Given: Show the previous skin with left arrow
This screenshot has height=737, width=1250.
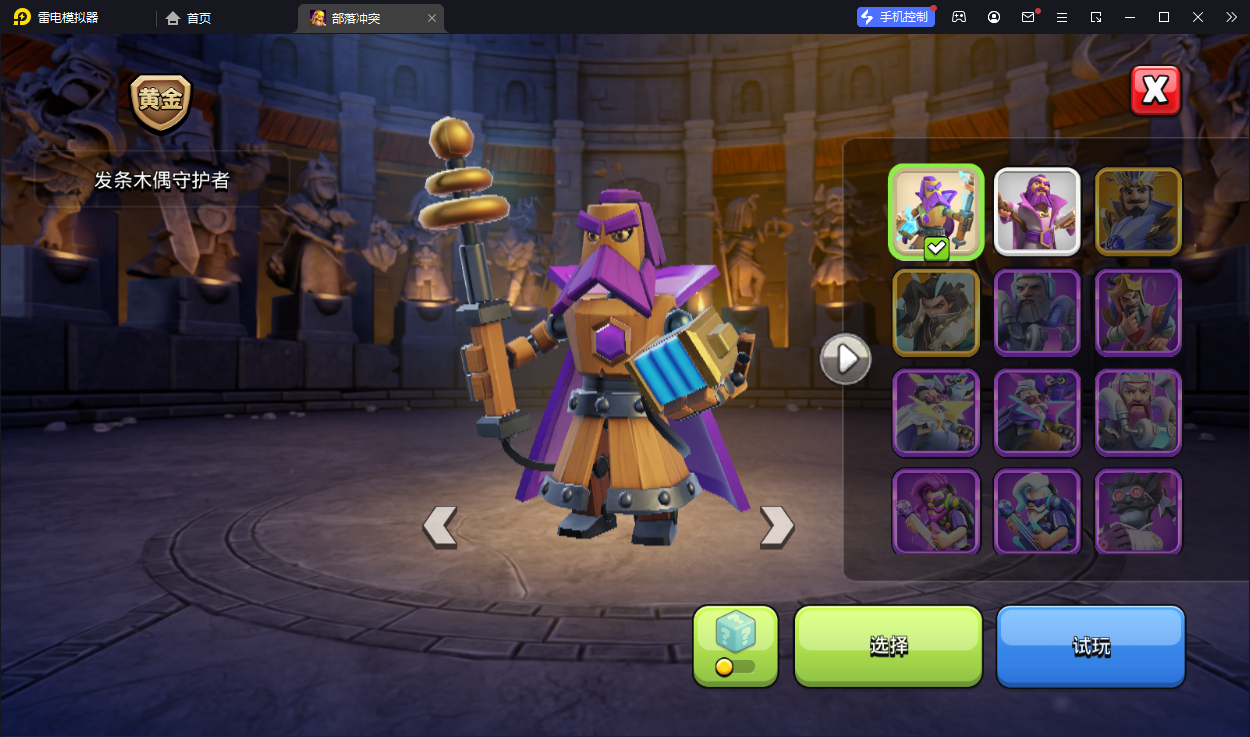Looking at the screenshot, I should [x=440, y=526].
